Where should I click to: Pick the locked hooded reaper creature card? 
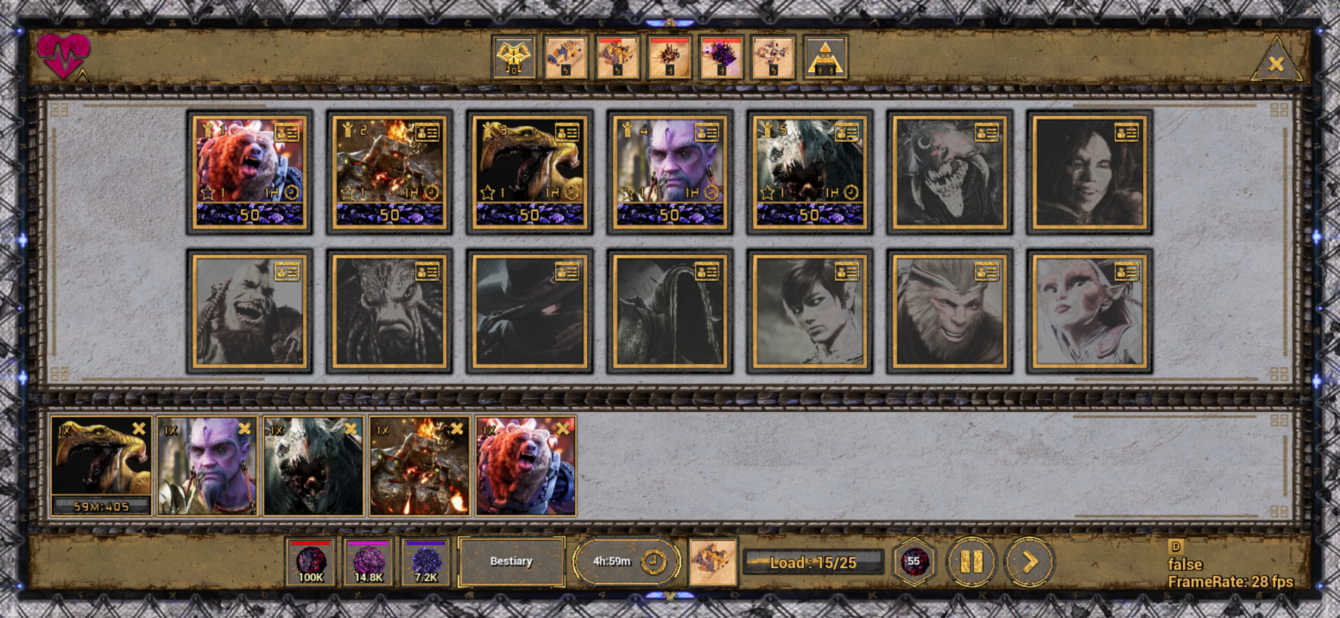pos(669,311)
